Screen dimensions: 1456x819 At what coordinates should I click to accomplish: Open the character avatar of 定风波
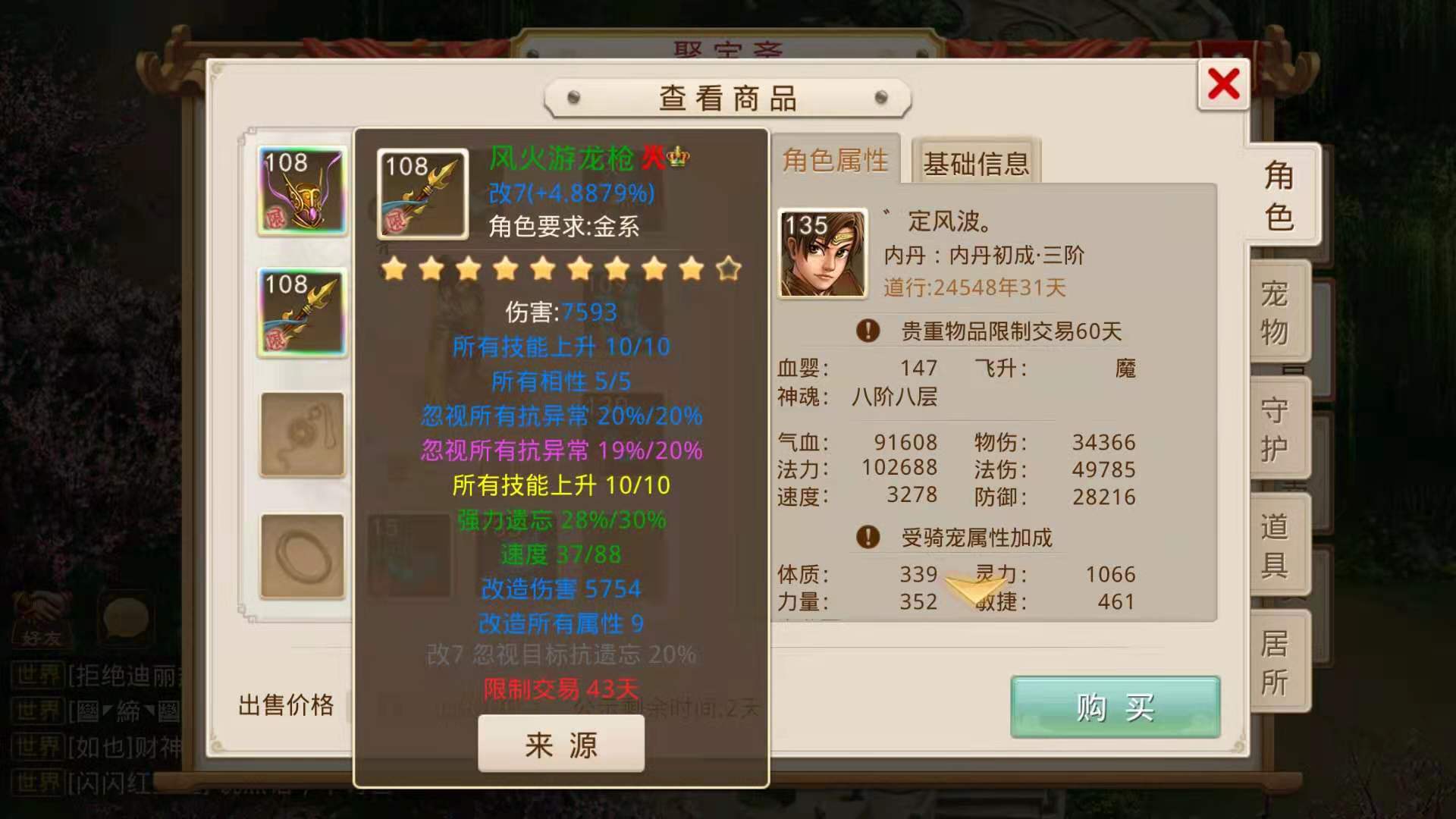point(822,250)
